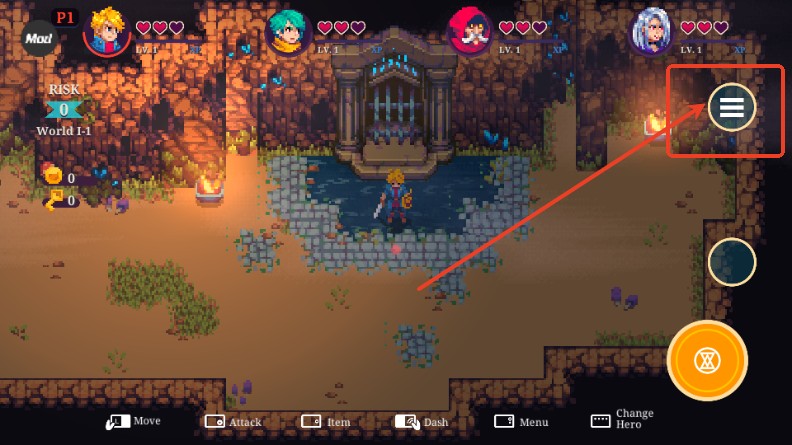Open the hamburger menu button
Screen dimensions: 792x445
point(732,107)
